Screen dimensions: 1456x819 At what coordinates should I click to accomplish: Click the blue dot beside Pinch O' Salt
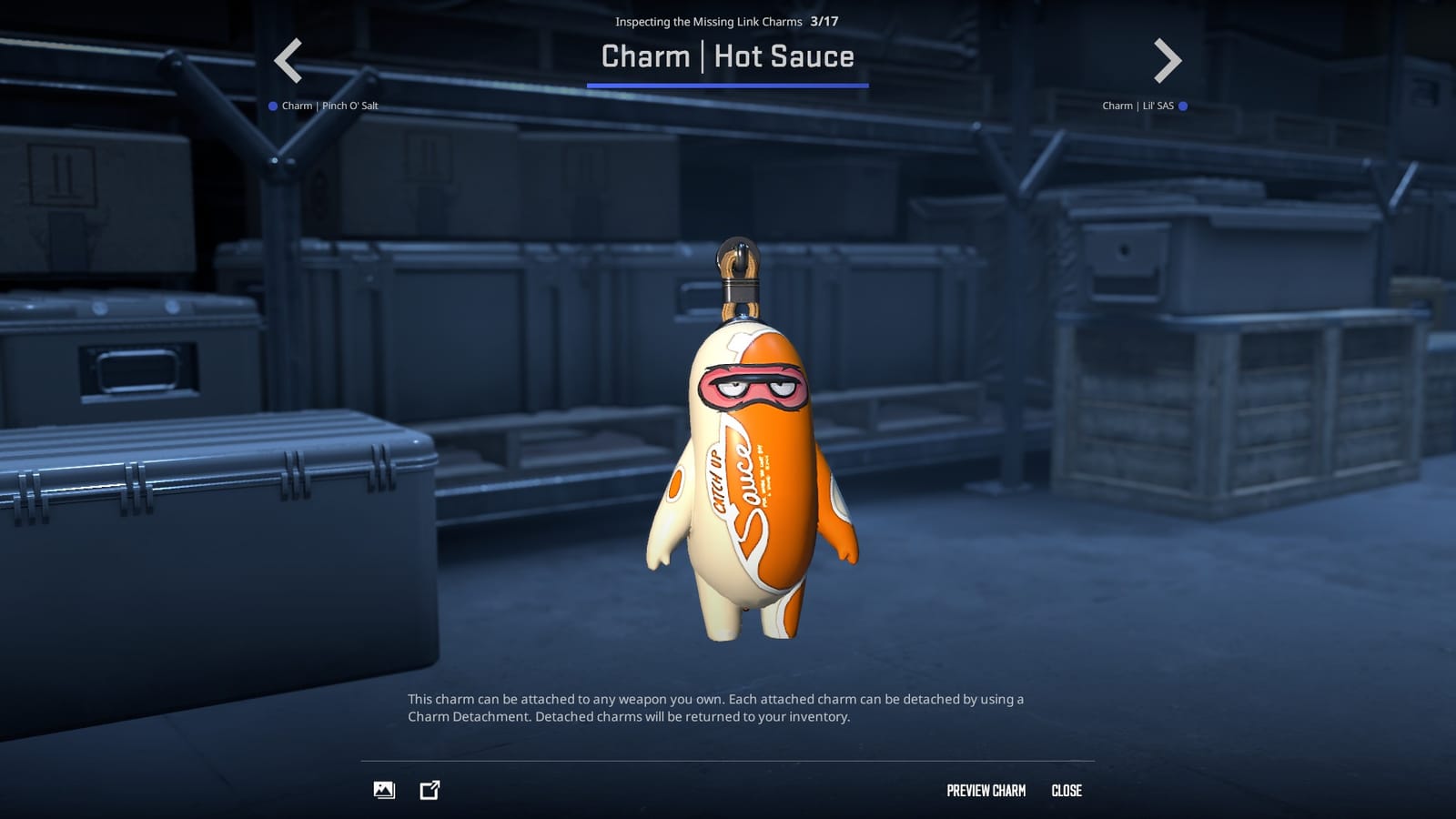272,106
